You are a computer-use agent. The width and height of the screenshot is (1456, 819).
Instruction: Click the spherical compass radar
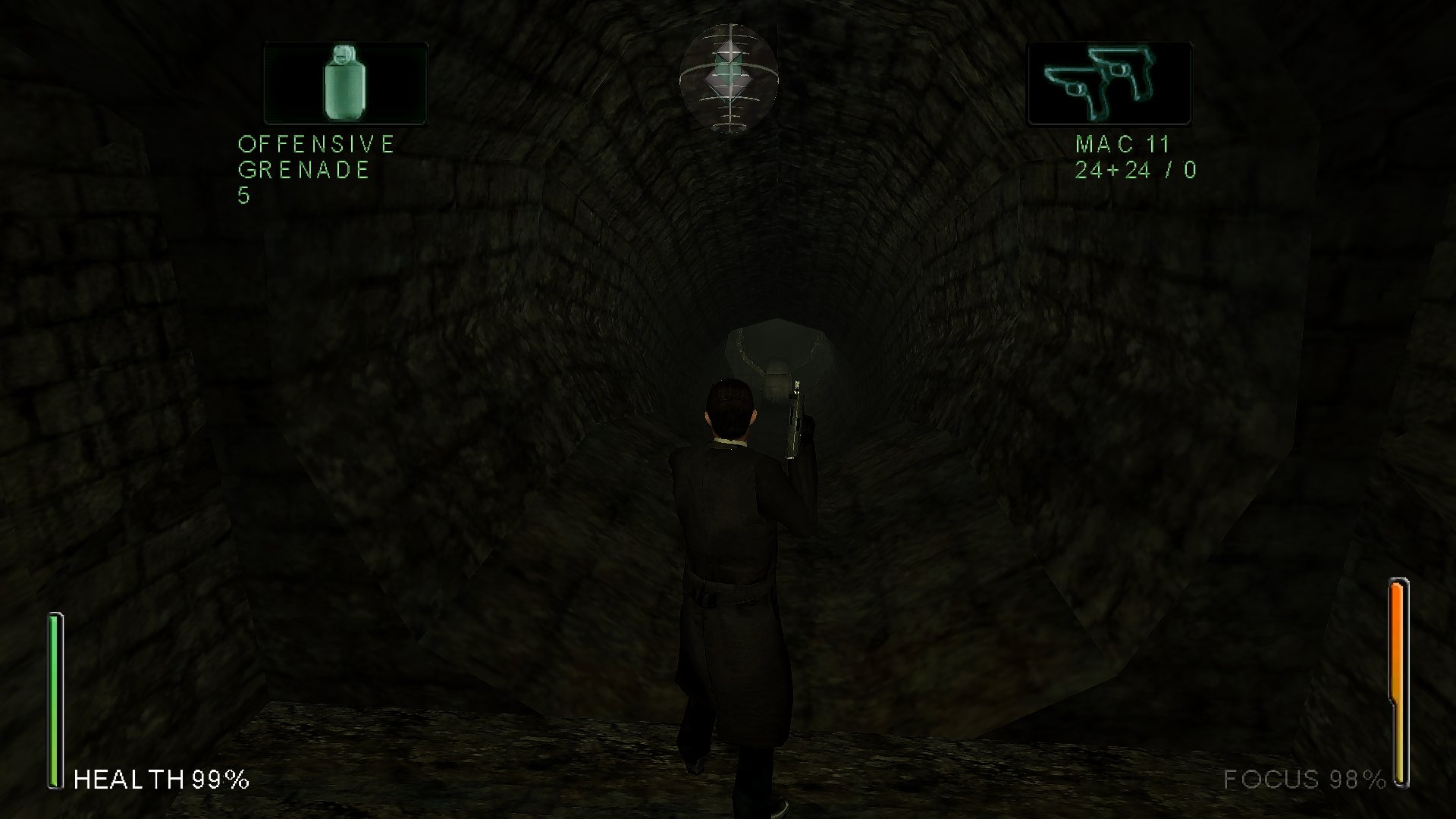(728, 79)
